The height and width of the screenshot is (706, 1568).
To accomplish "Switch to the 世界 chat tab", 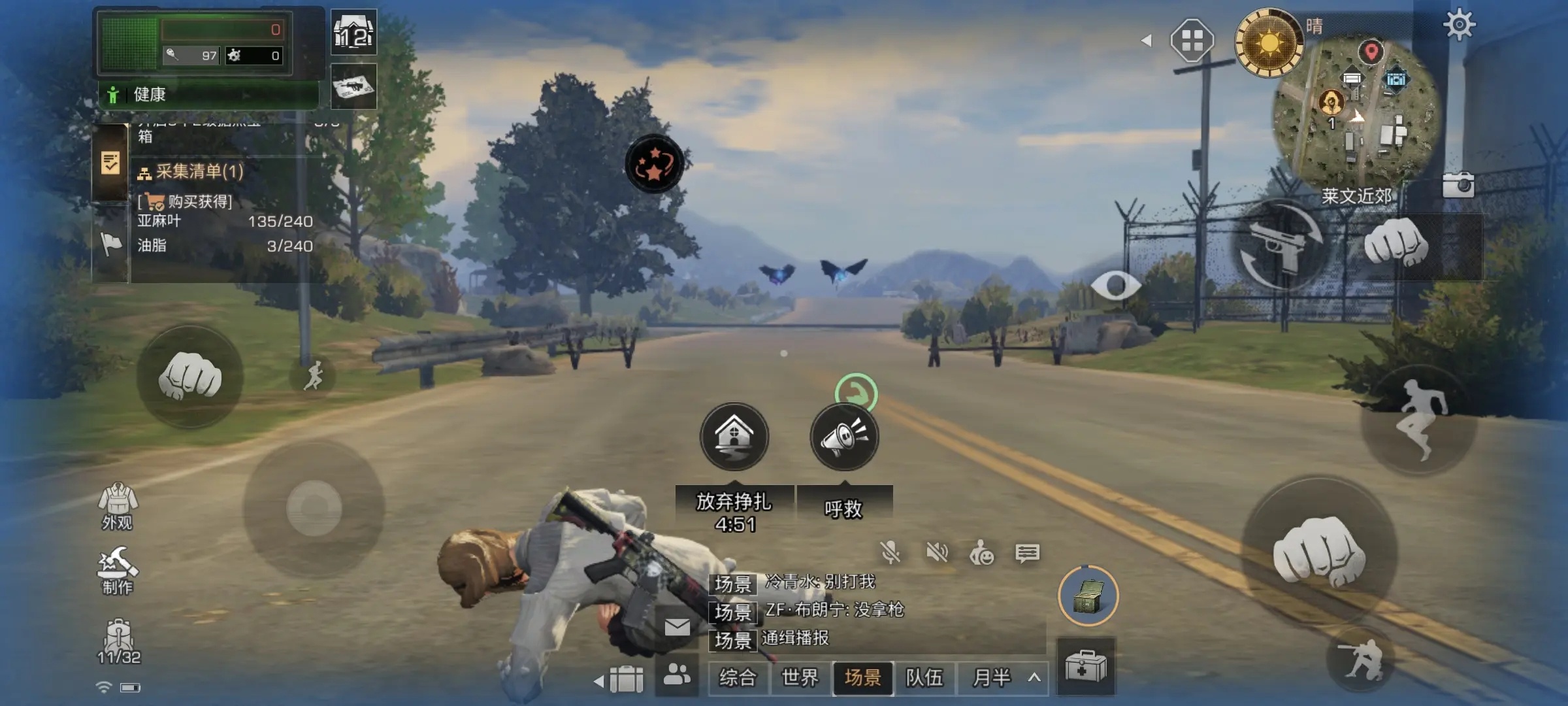I will coord(800,677).
